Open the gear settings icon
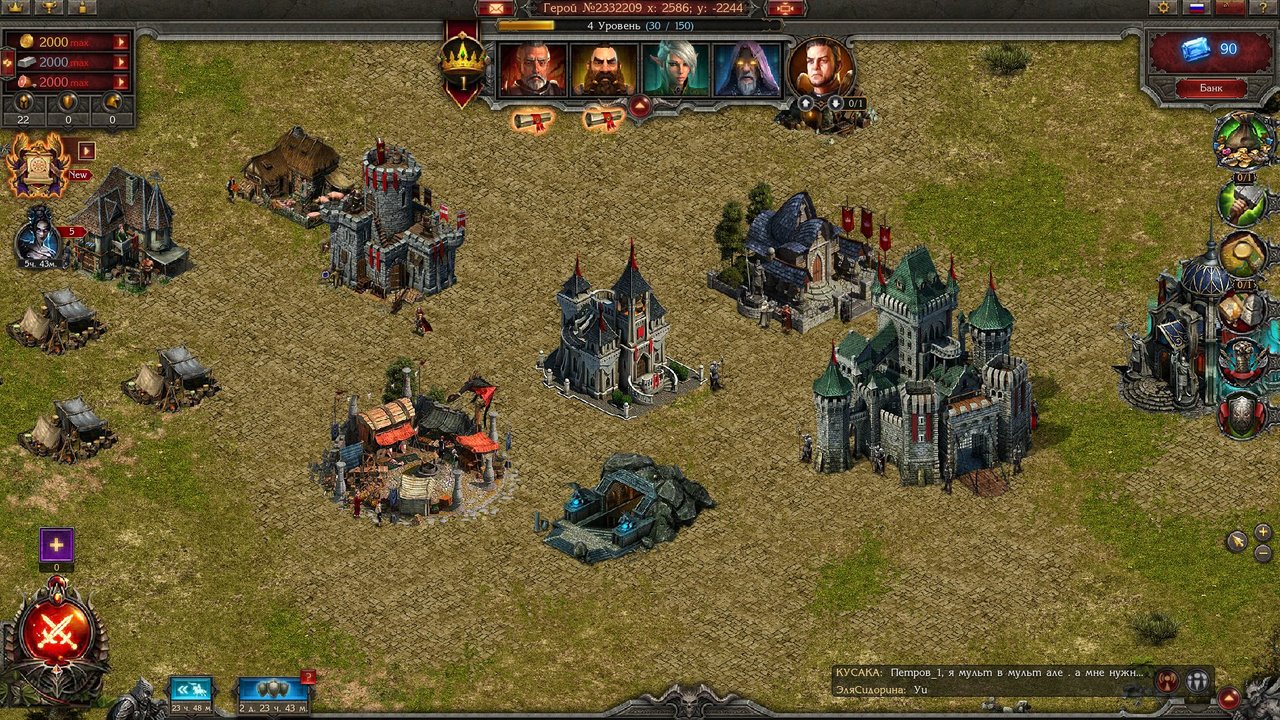The image size is (1280, 720). click(1162, 7)
